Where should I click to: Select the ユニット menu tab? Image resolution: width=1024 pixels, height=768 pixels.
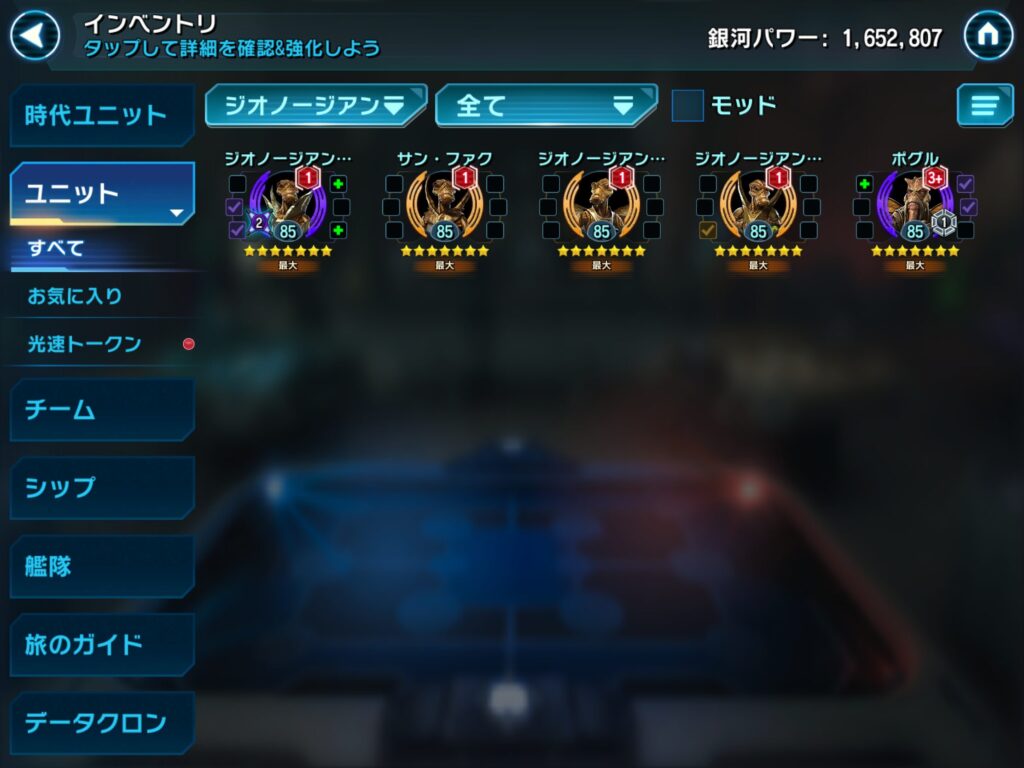click(x=101, y=193)
